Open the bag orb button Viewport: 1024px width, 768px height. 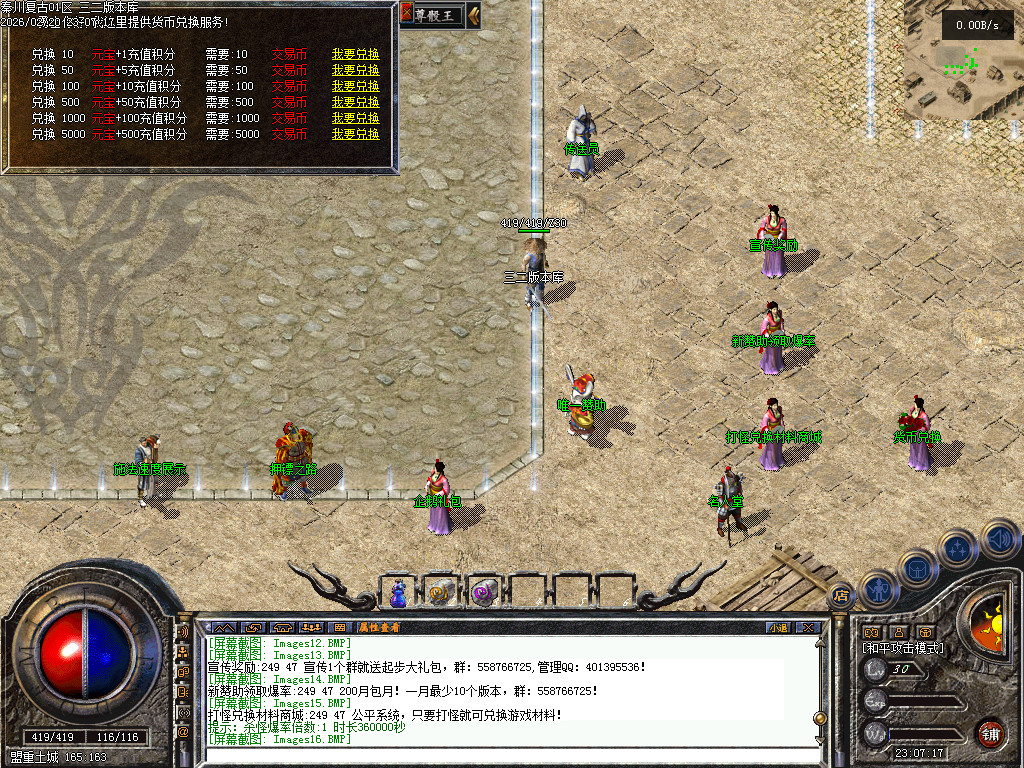coord(917,568)
